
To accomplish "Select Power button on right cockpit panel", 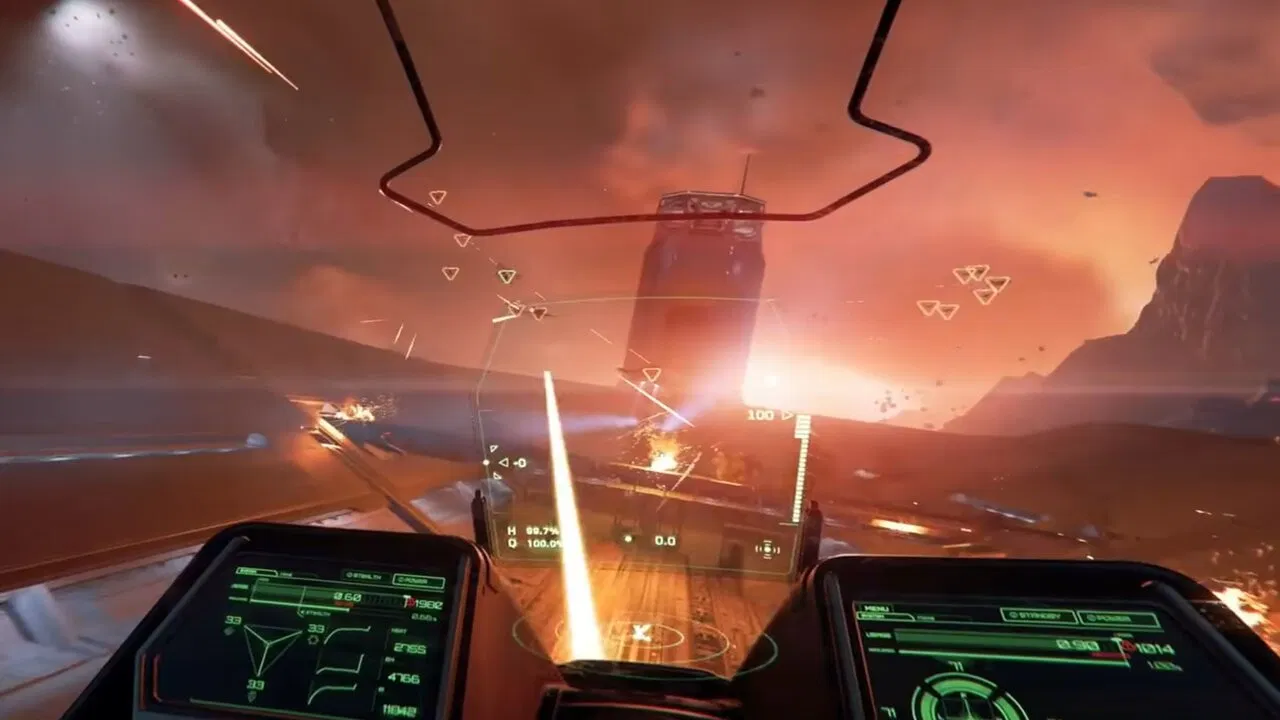I will click(x=1118, y=620).
